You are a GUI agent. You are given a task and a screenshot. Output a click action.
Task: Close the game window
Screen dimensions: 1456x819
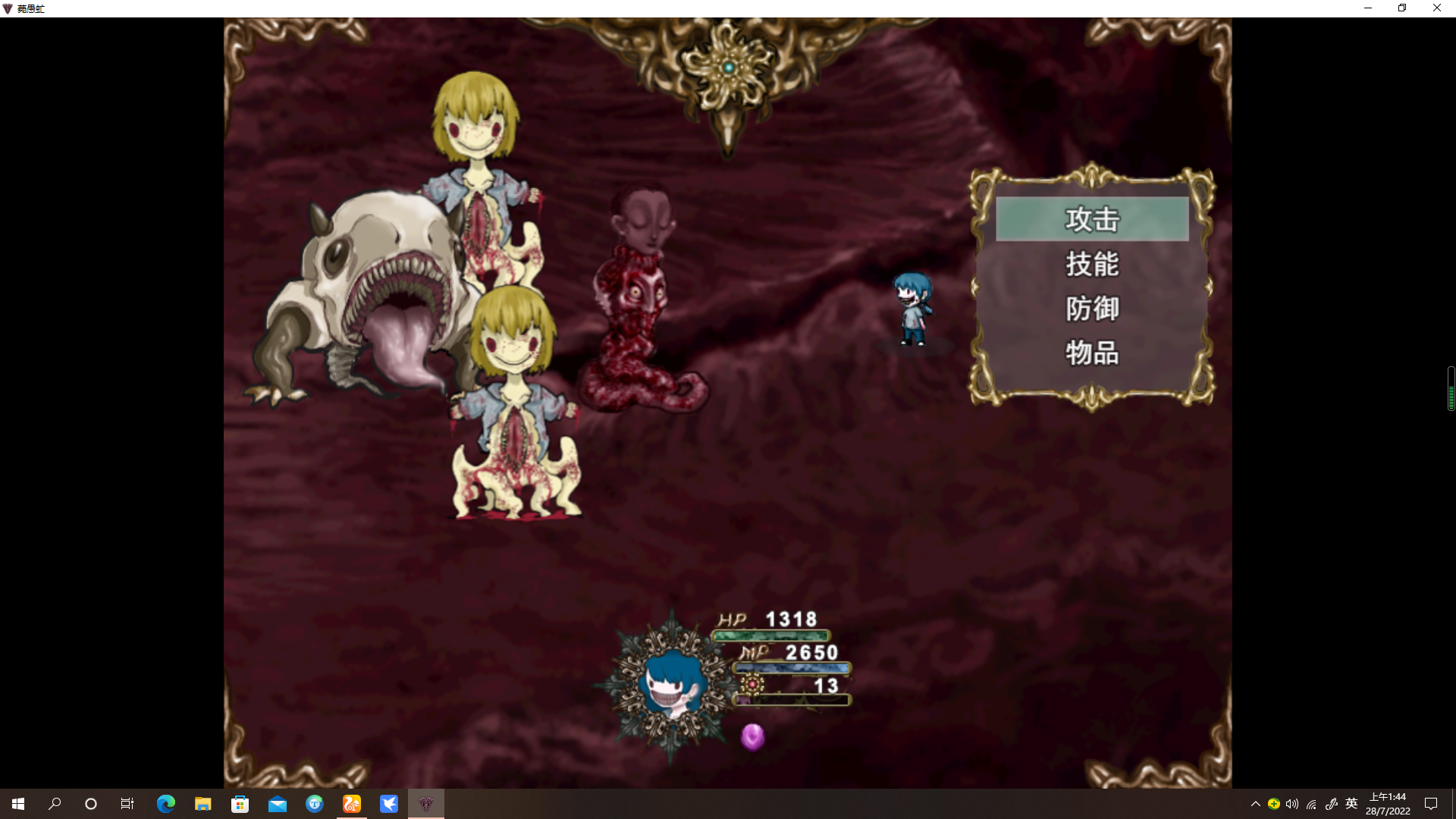click(x=1436, y=8)
